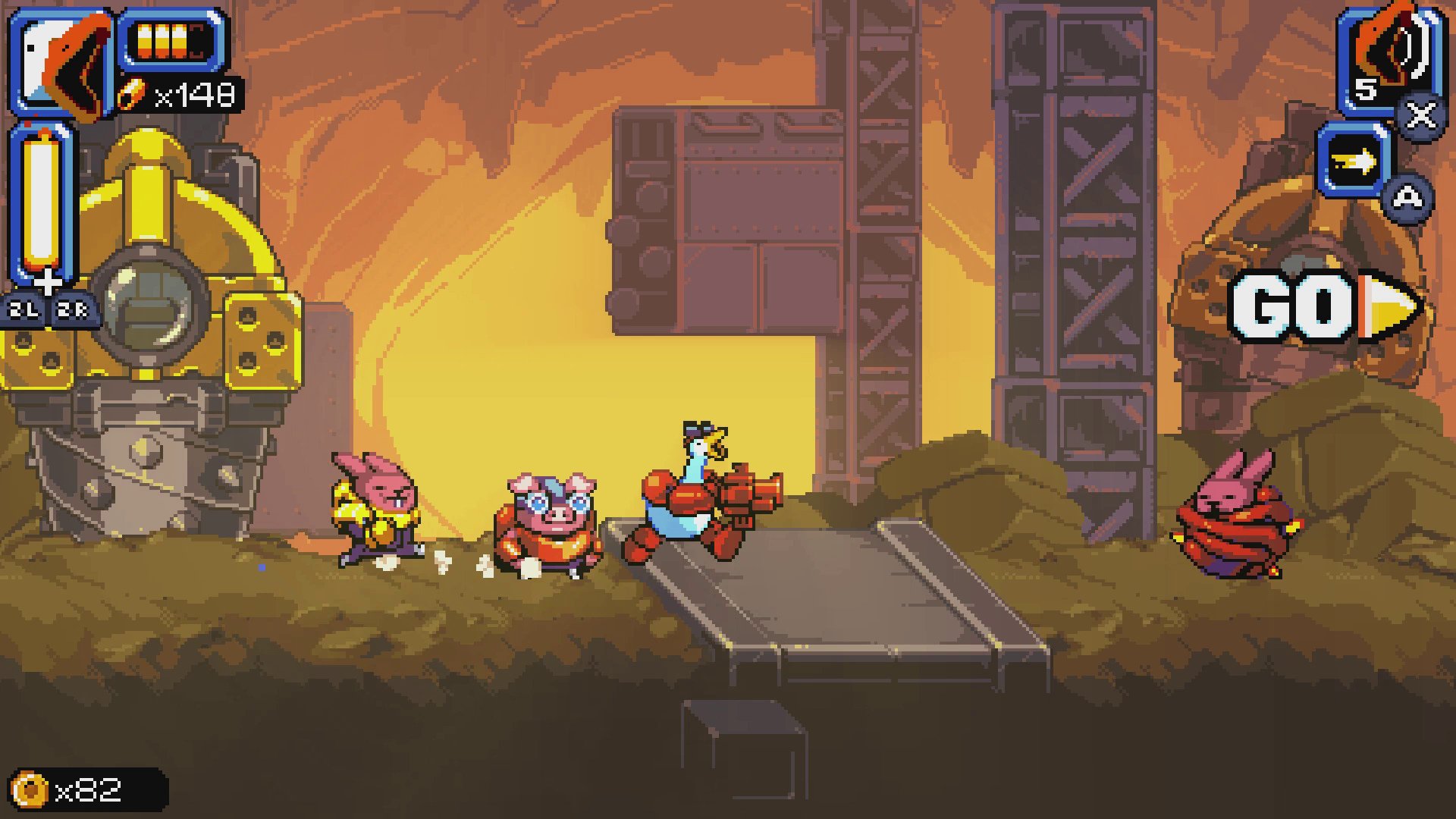1456x819 pixels.
Task: Click the coin icon beside the x82 counter
Action: pyautogui.click(x=29, y=789)
